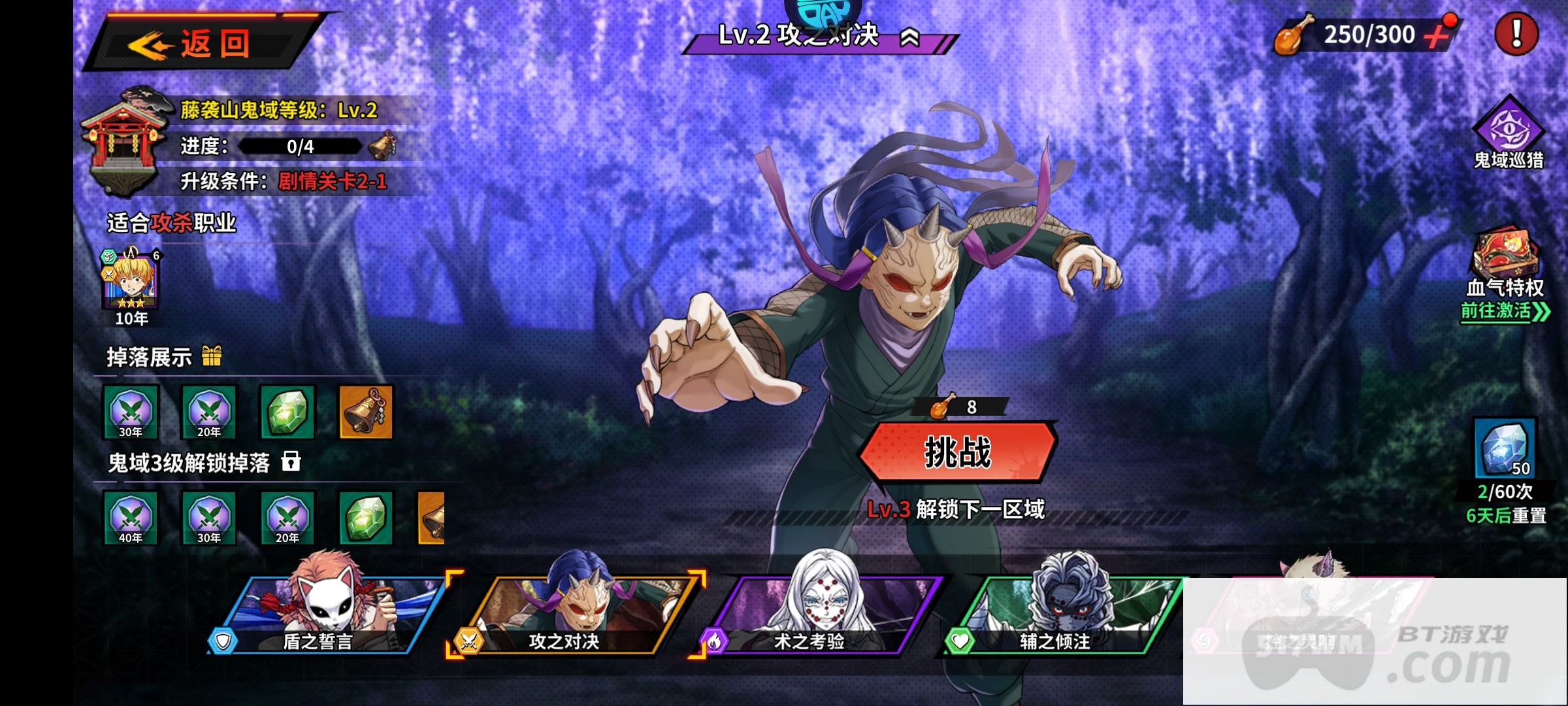This screenshot has width=1568, height=706.
Task: Switch to 辅之倾注 stage tab
Action: [x=1062, y=618]
